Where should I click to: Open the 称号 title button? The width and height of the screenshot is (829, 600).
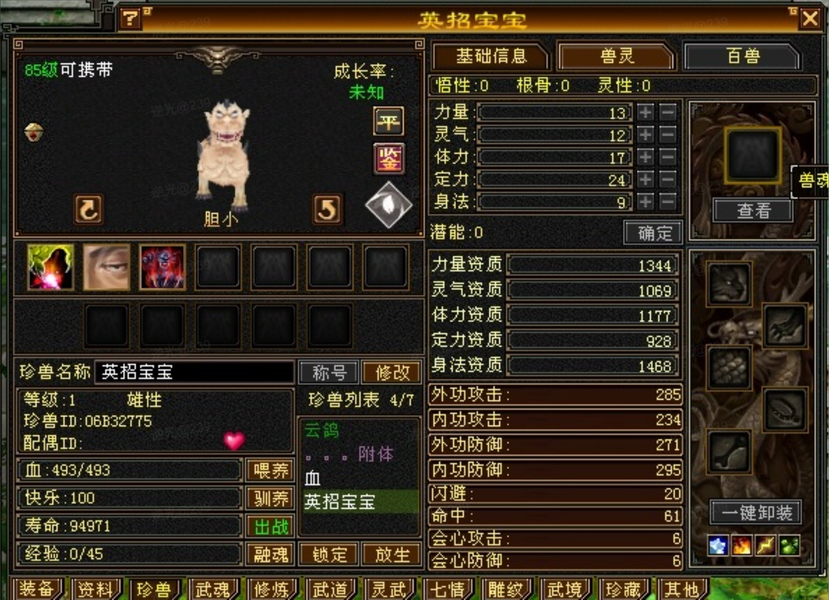[329, 372]
